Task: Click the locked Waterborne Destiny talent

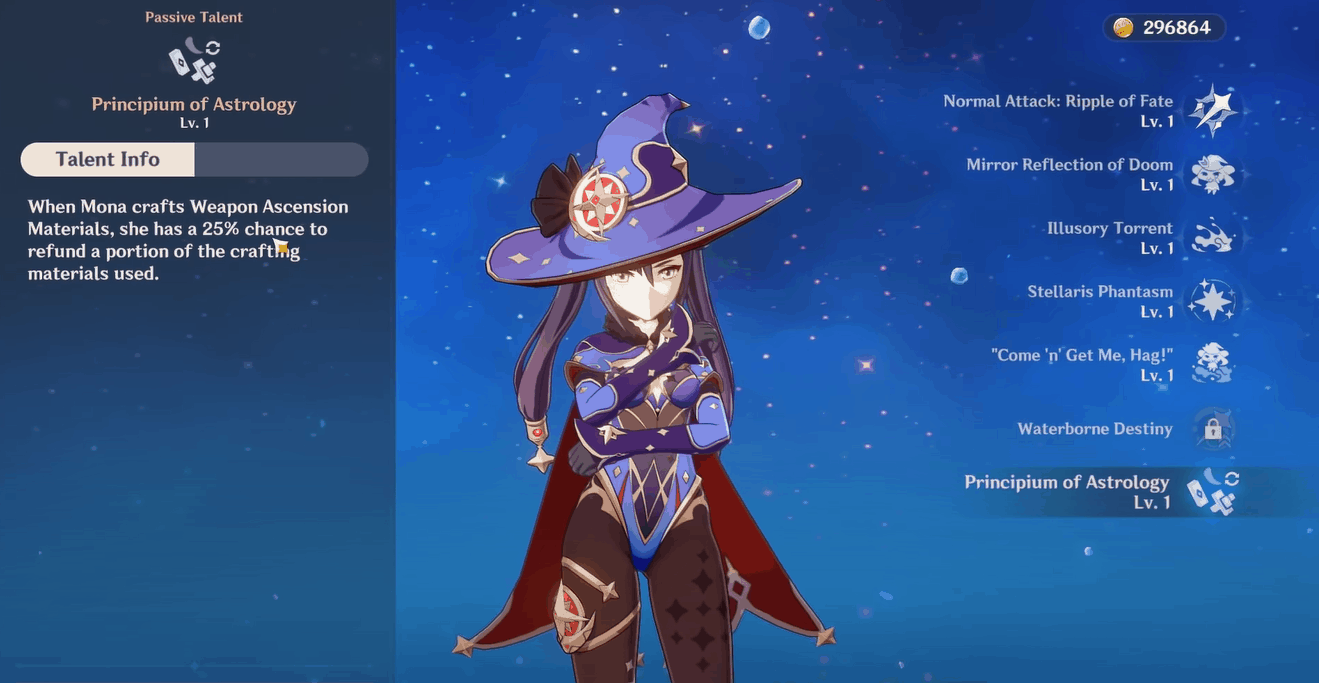Action: 1212,429
